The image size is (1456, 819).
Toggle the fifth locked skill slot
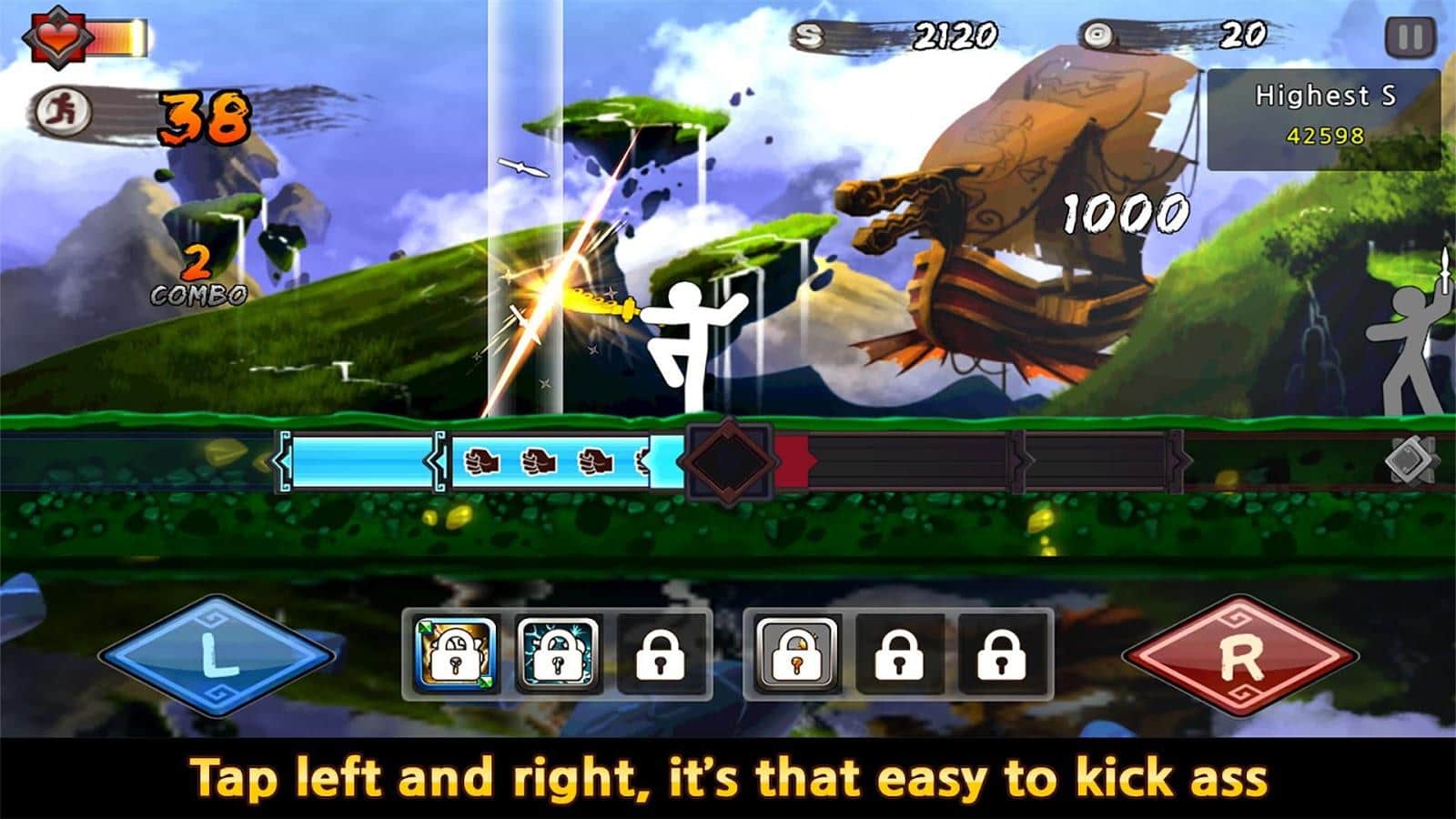(898, 653)
